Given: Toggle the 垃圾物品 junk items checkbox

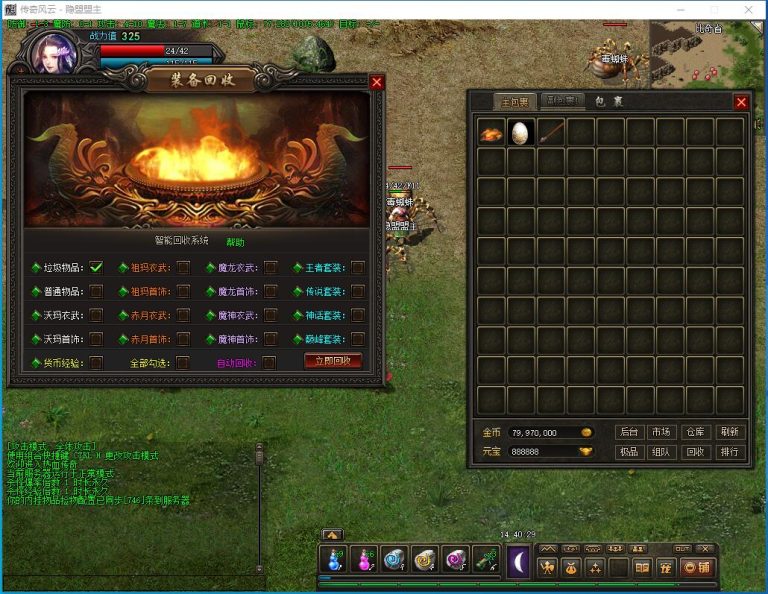Looking at the screenshot, I should (x=96, y=267).
